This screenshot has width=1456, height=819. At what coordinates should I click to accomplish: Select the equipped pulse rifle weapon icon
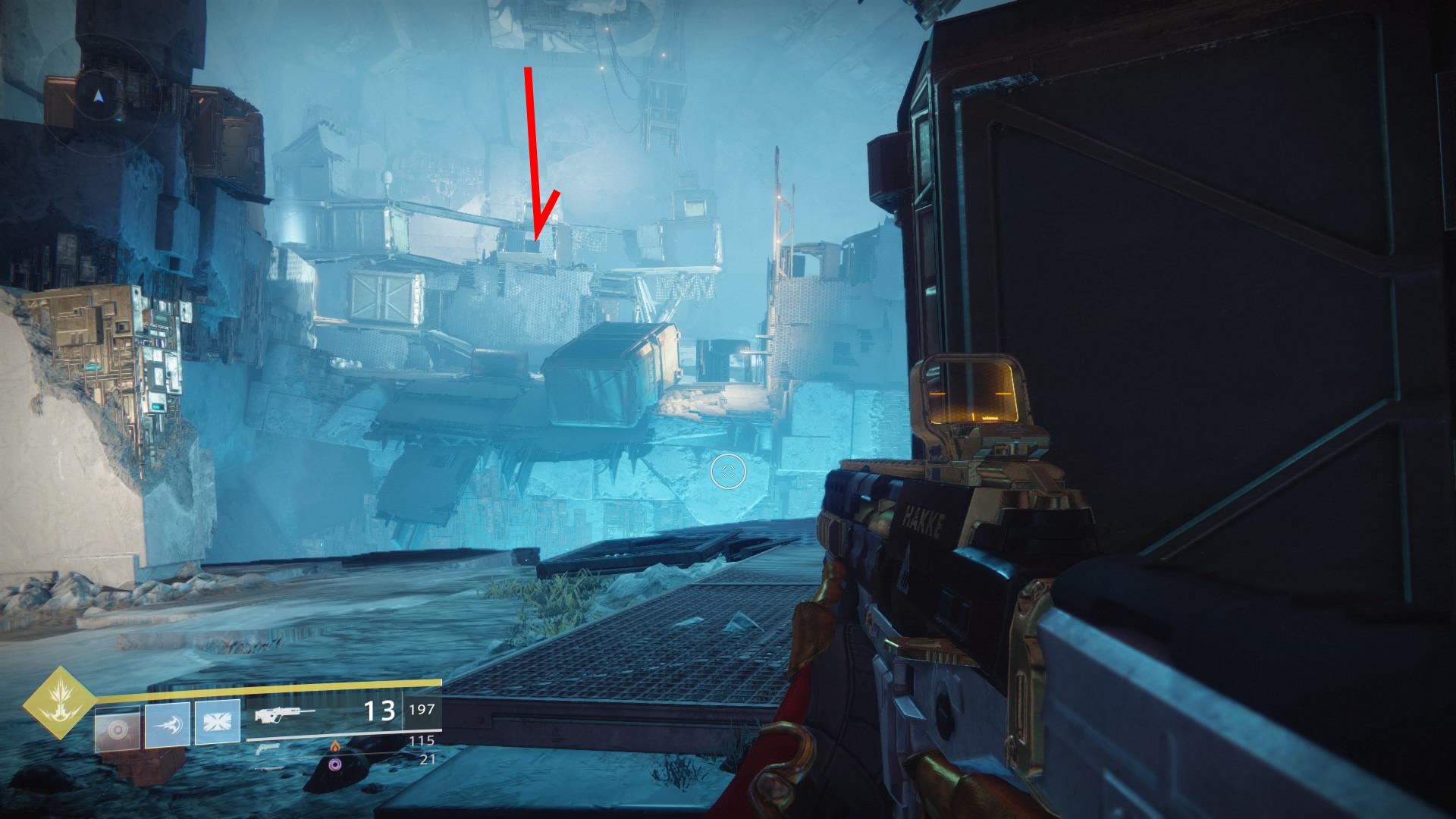pyautogui.click(x=284, y=714)
